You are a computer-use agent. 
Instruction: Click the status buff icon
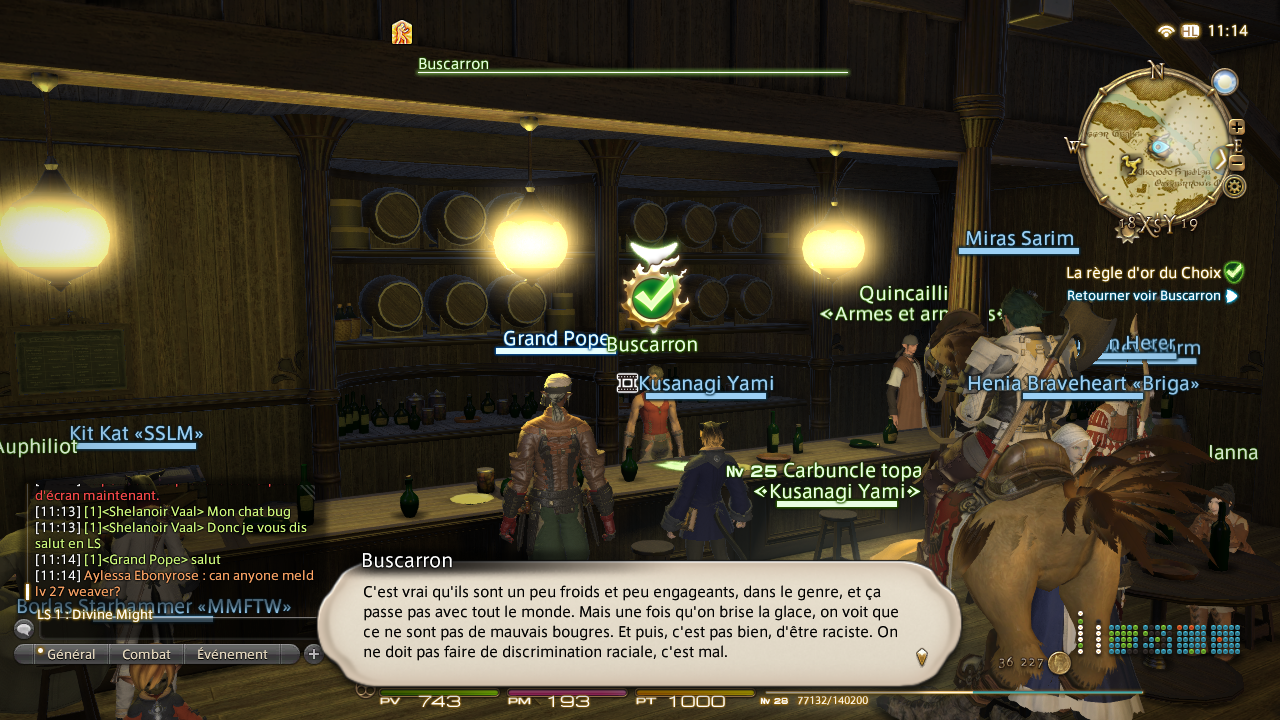[x=402, y=32]
